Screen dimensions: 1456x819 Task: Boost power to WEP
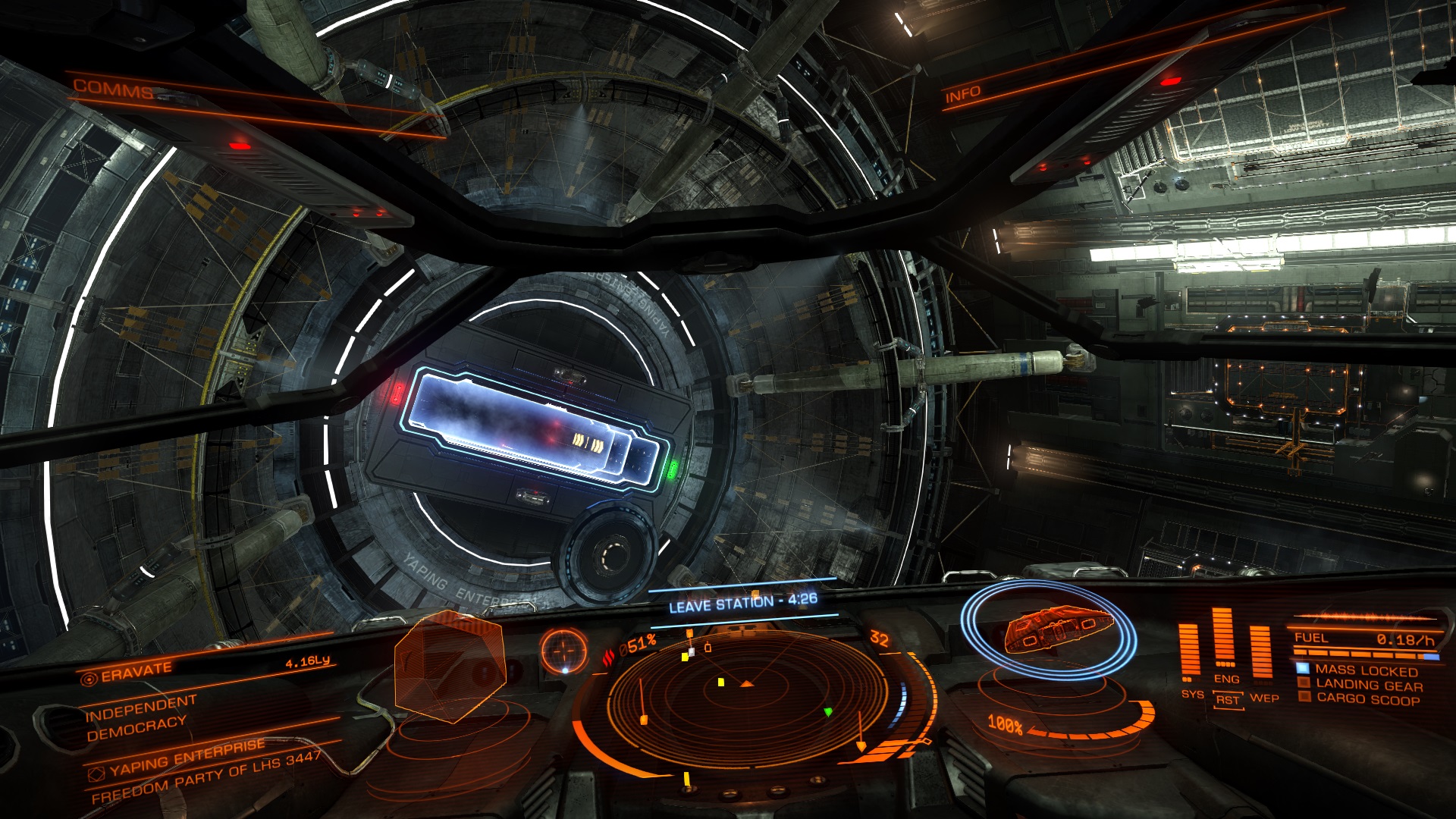click(1264, 698)
